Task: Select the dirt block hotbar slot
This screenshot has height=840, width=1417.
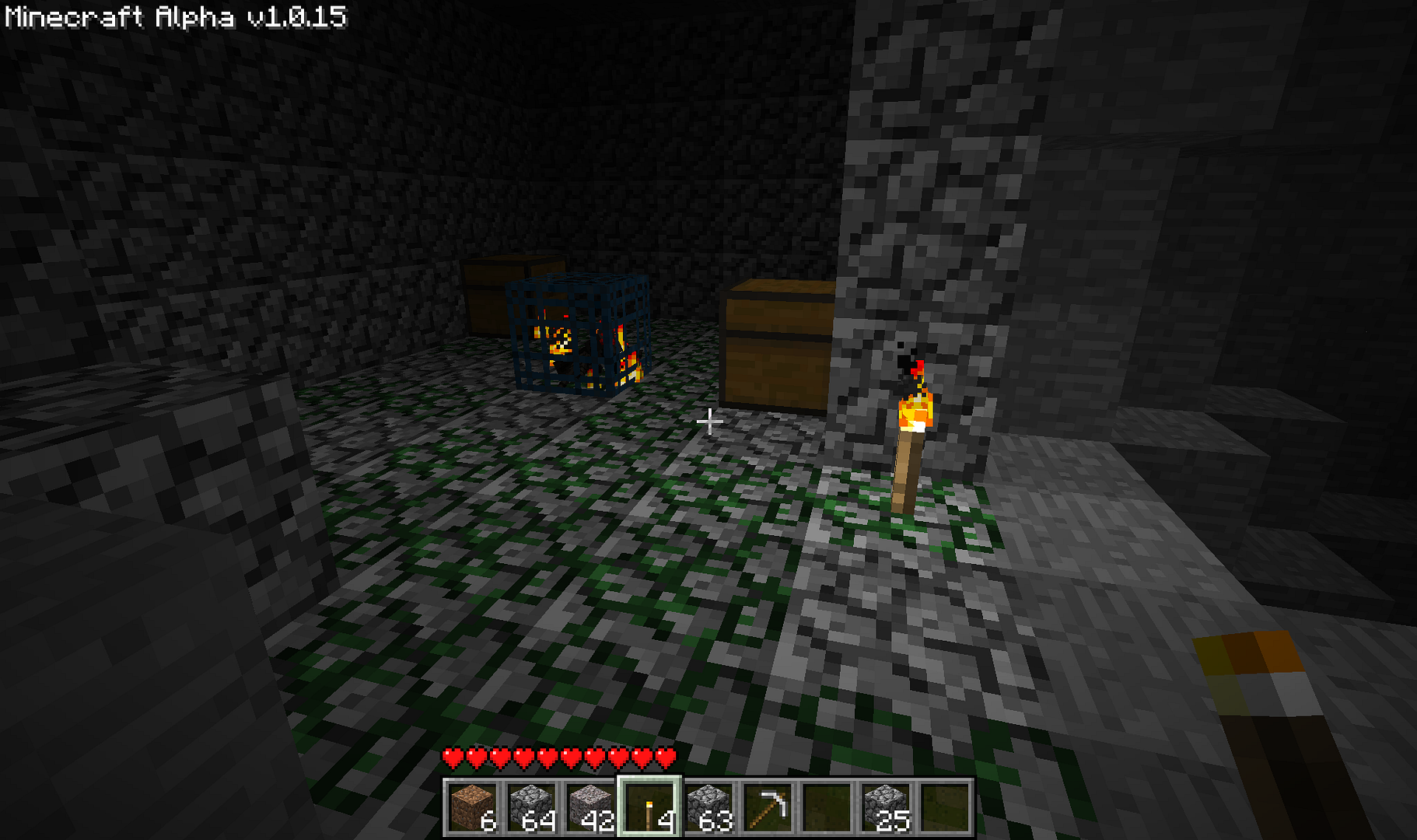Action: (472, 807)
